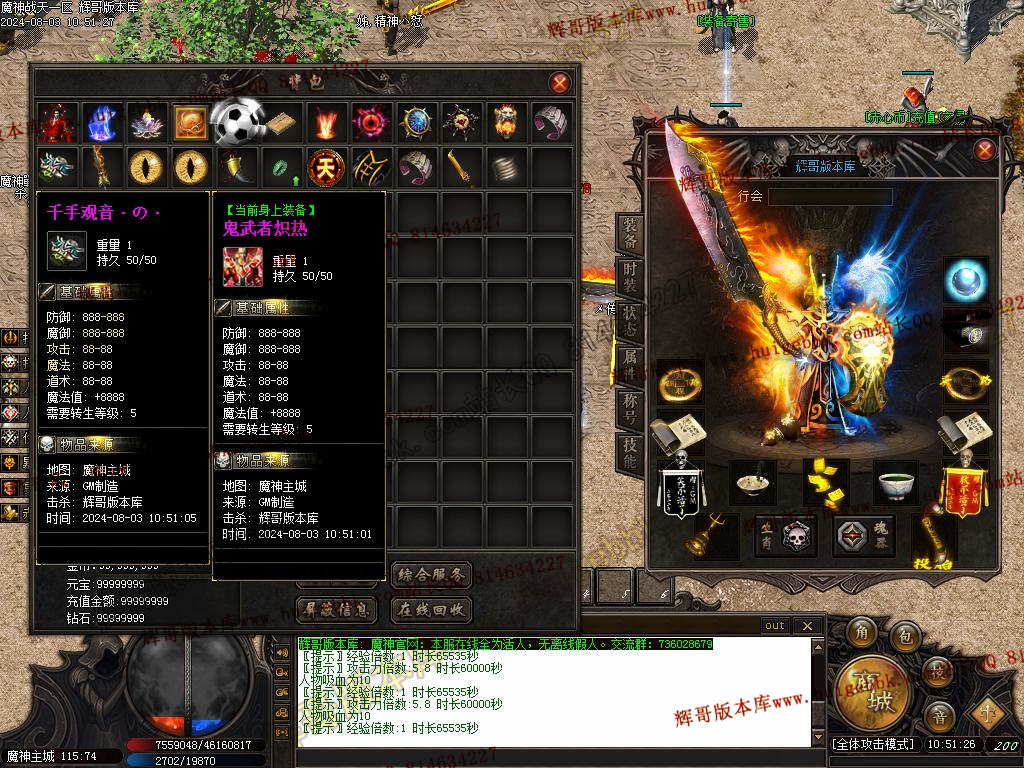Open the 状态 status tab

630,323
